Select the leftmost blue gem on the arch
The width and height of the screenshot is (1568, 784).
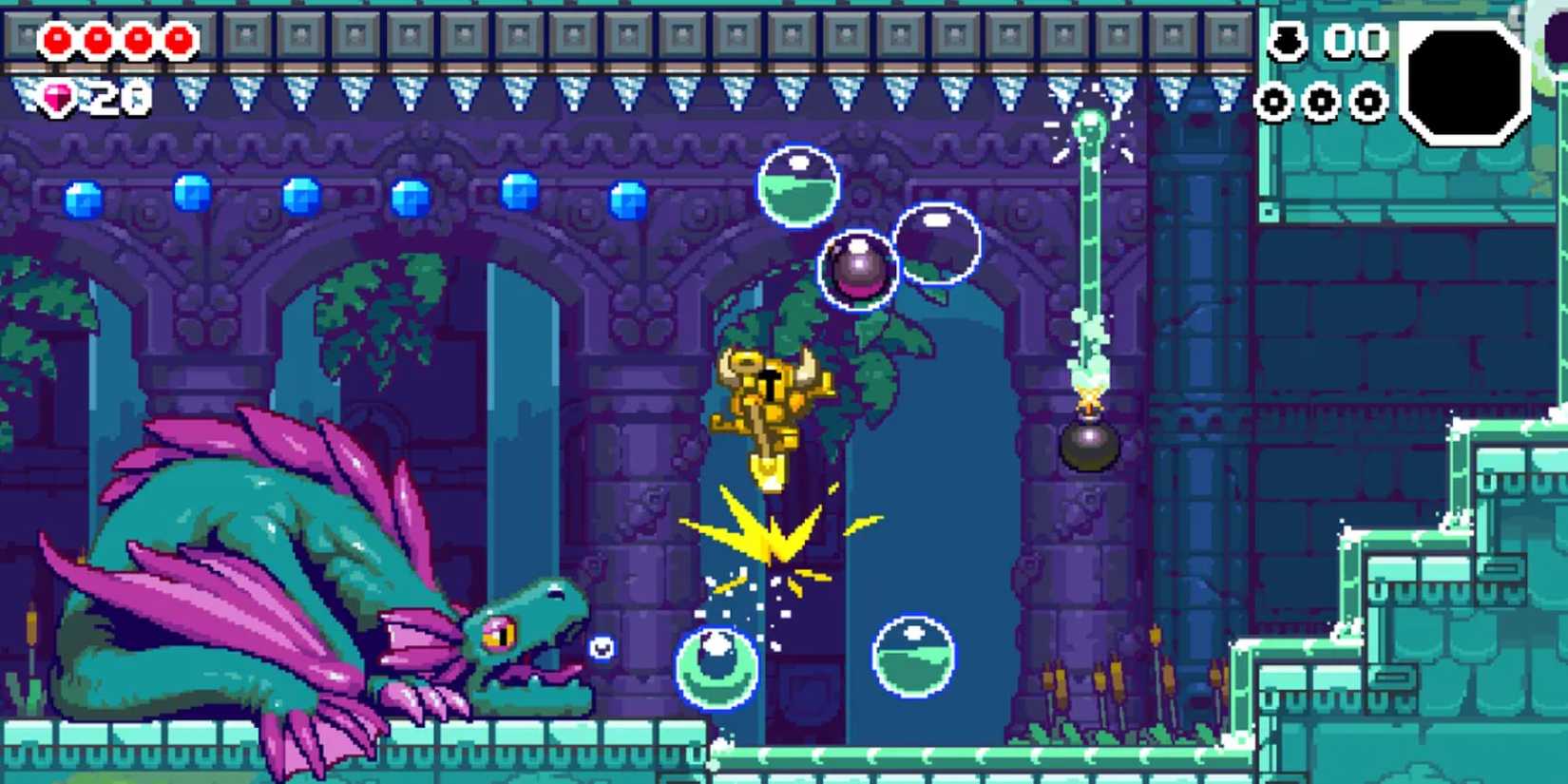(x=81, y=200)
